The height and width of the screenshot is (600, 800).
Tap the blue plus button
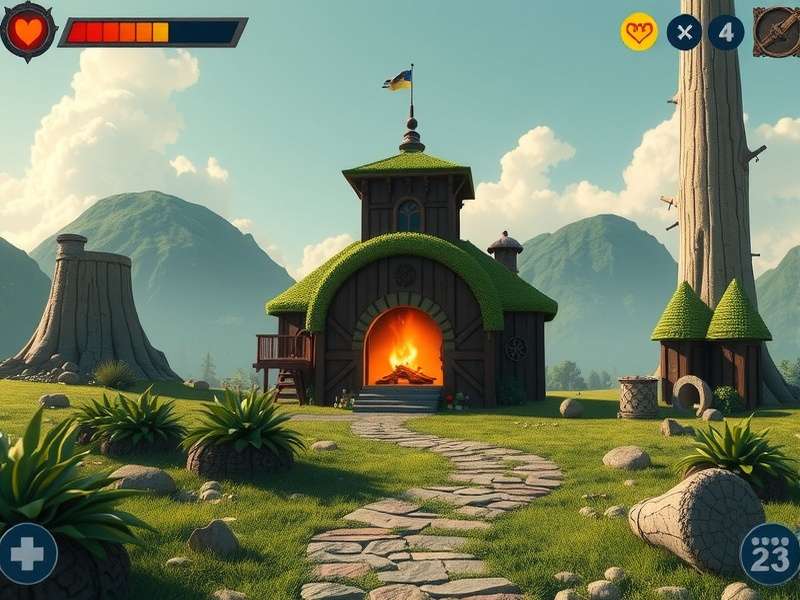pyautogui.click(x=27, y=553)
